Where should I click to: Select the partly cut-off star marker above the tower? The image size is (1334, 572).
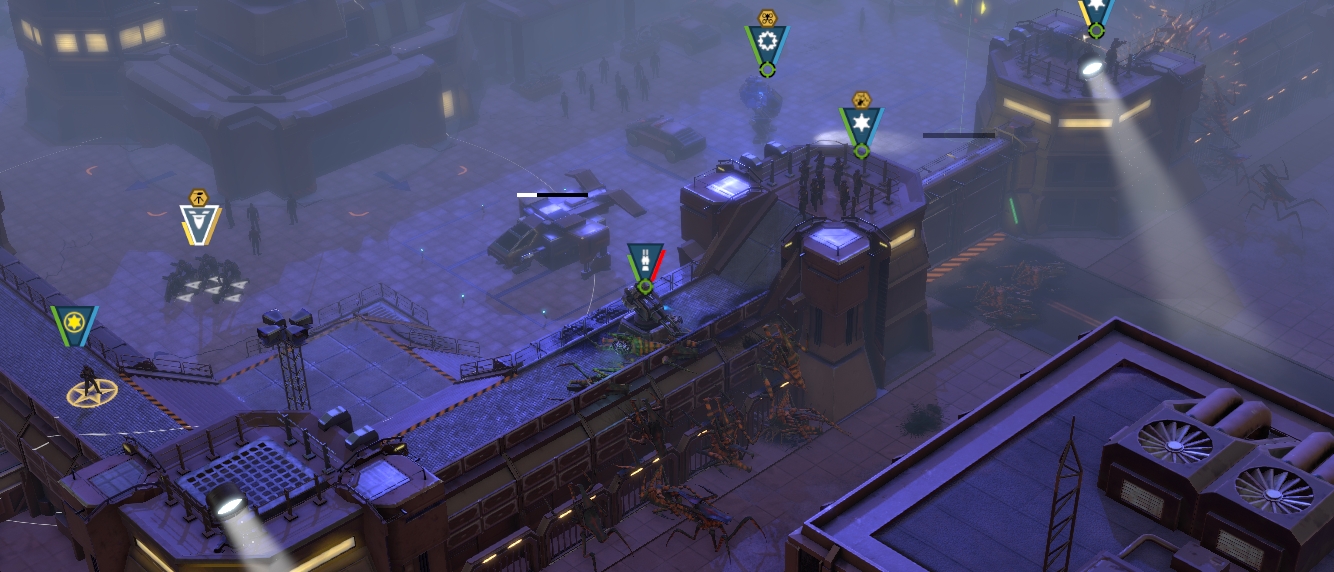1096,12
